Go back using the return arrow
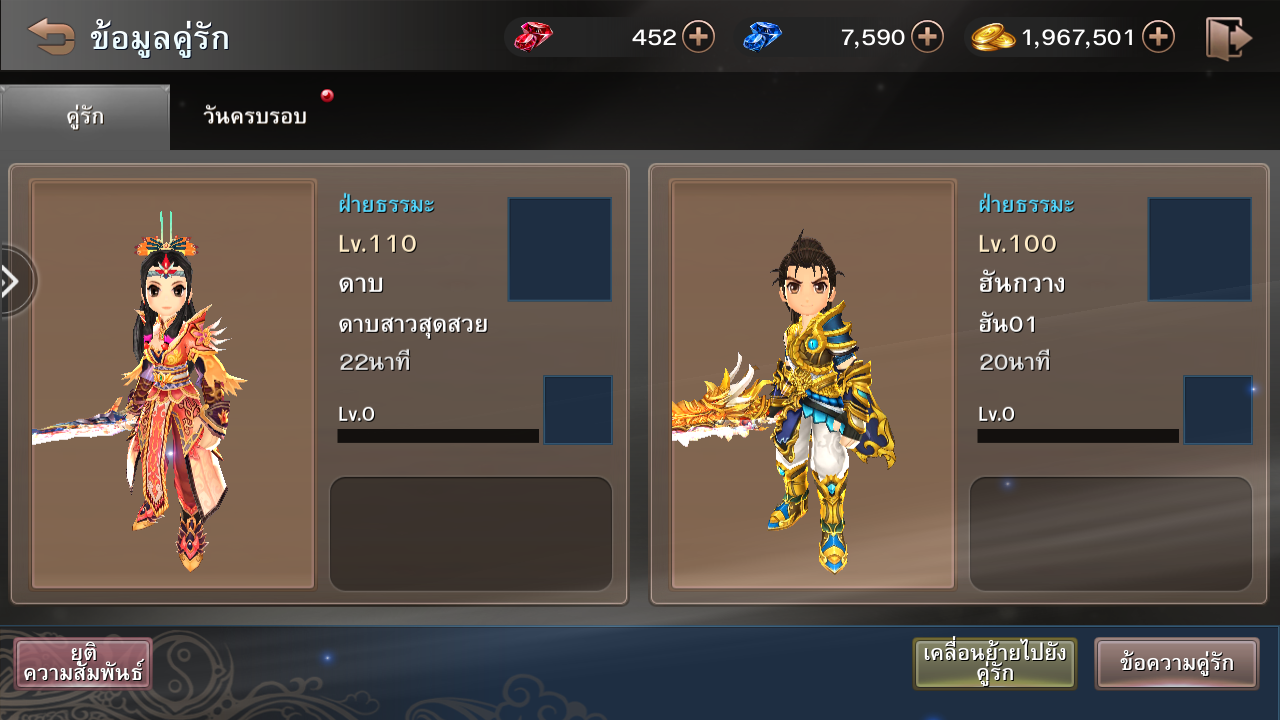Screen dimensions: 1280x720 (x=51, y=37)
